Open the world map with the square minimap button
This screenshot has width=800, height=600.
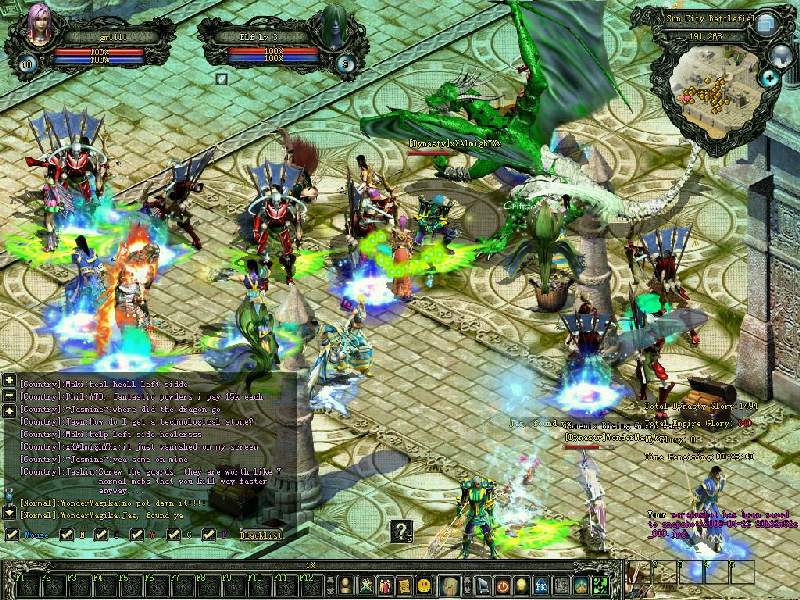pos(765,22)
